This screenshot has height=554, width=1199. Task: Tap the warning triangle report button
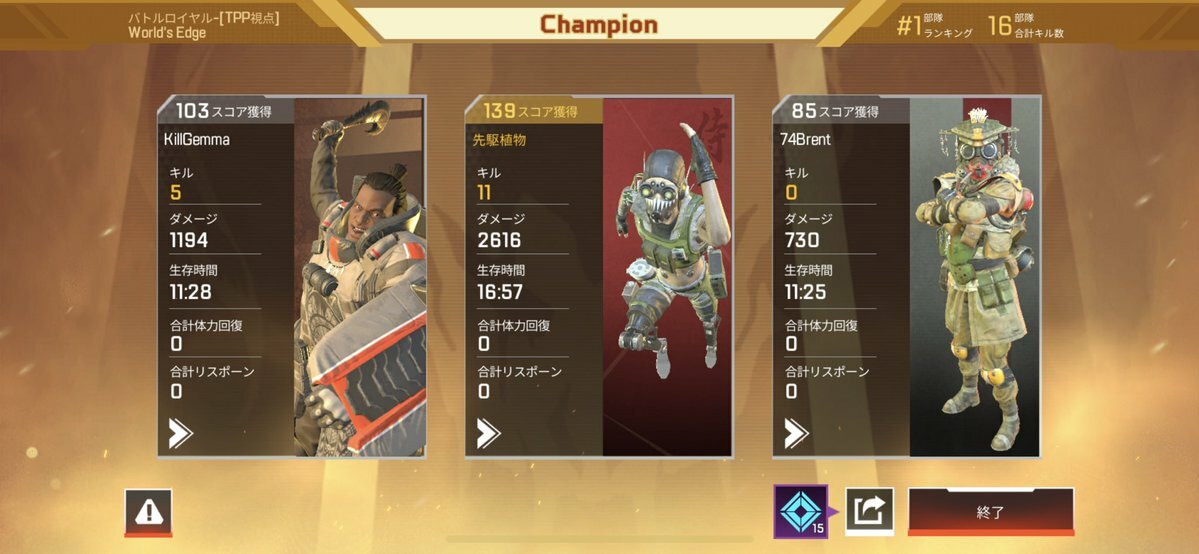[149, 512]
